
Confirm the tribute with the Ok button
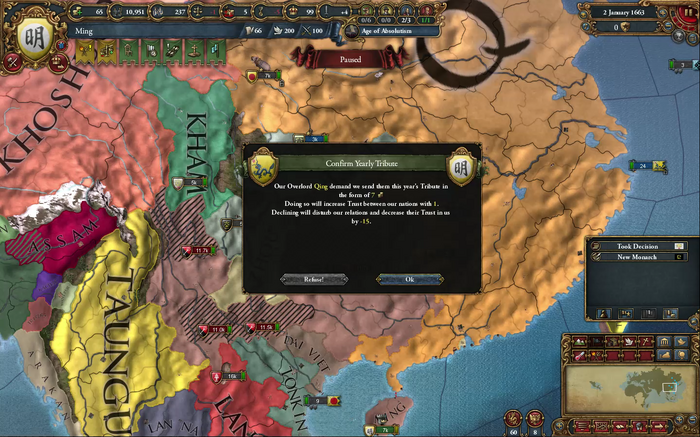click(408, 279)
